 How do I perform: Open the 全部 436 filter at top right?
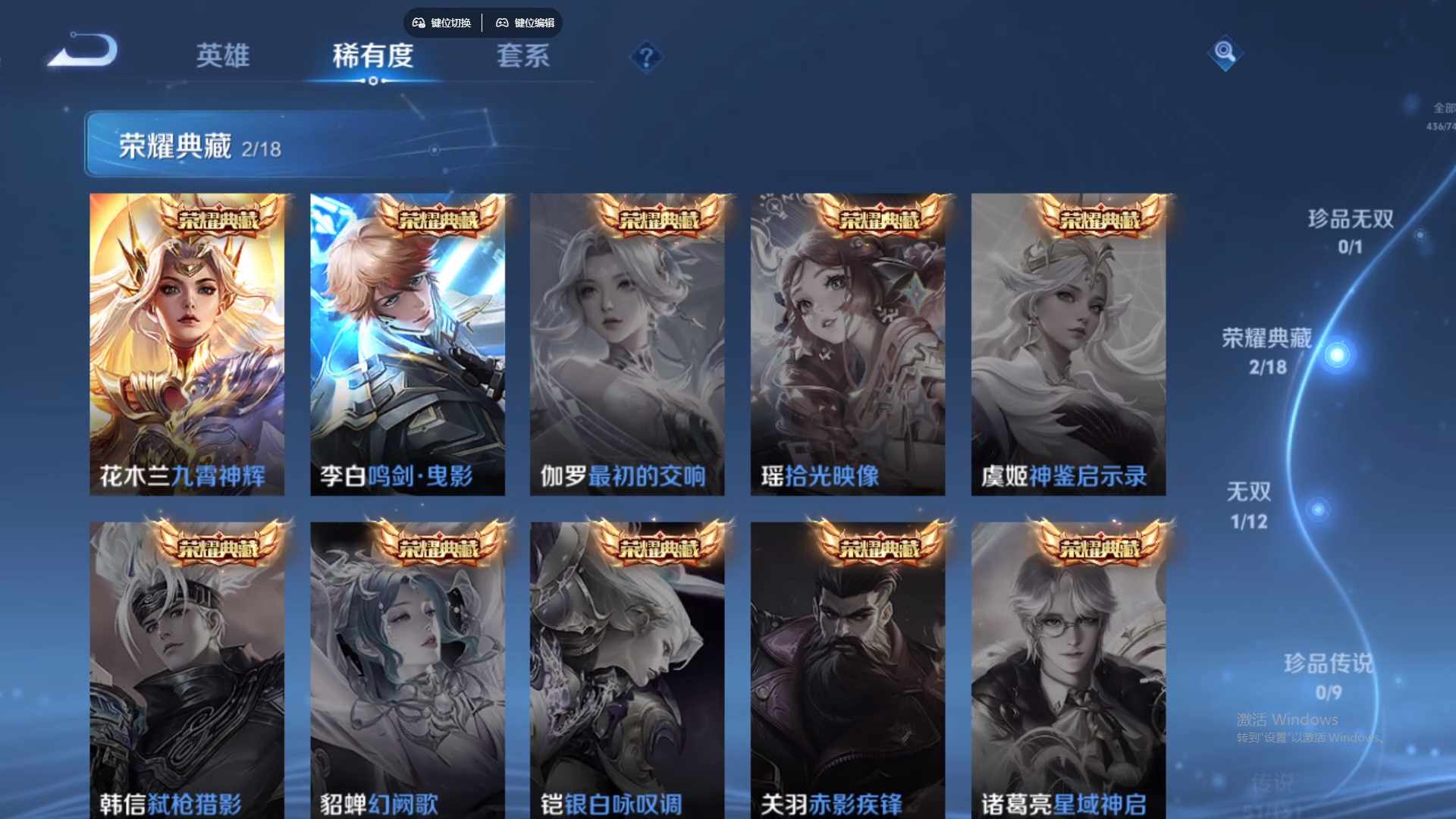coord(1439,114)
